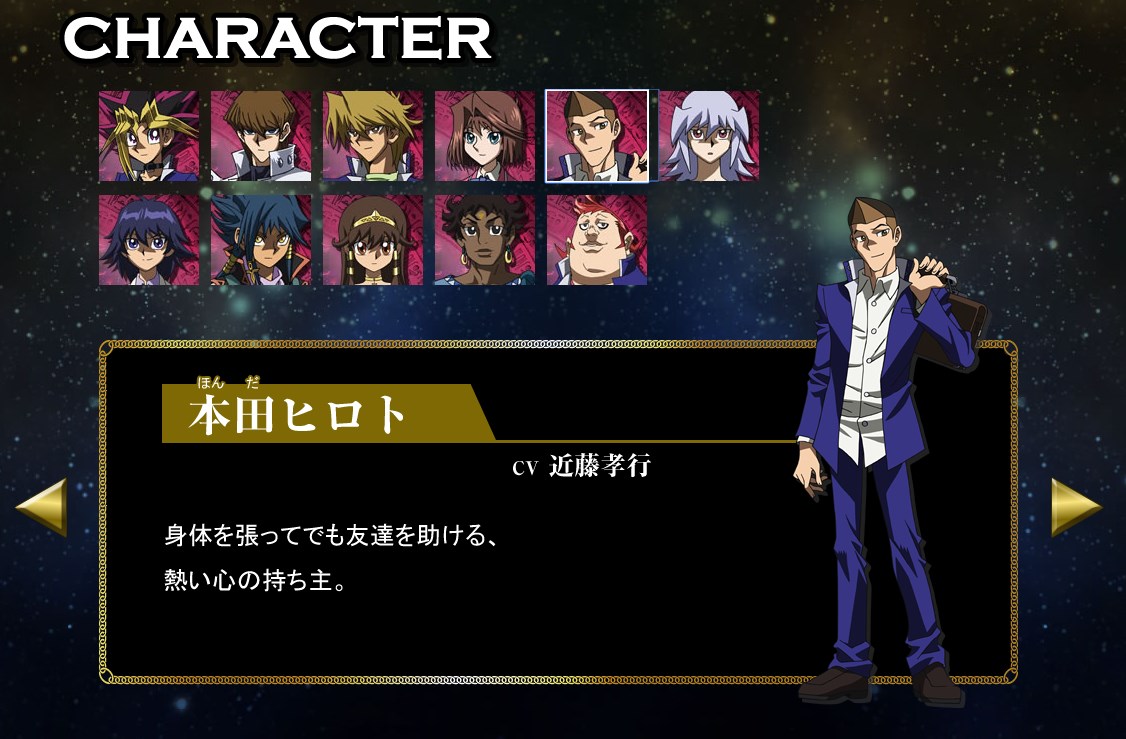Choose the girl with golden tiara portrait
The width and height of the screenshot is (1126, 739).
tap(373, 240)
